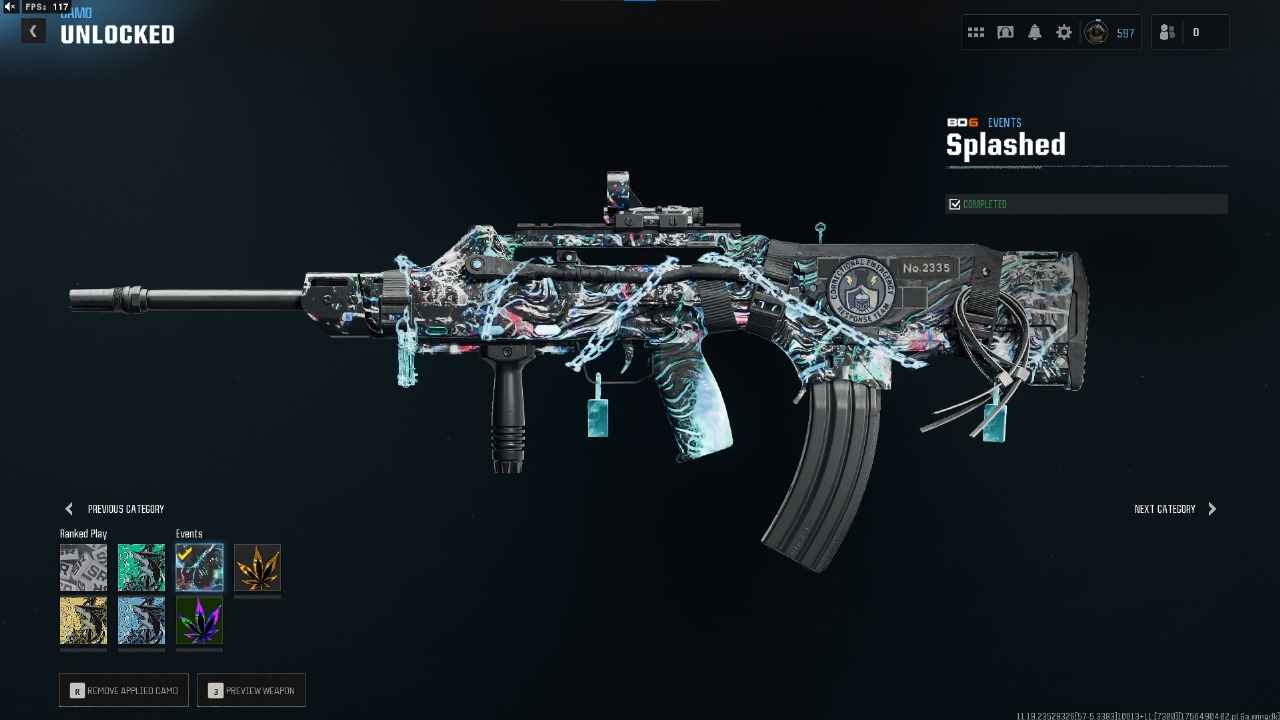This screenshot has width=1280, height=720.
Task: Select the yellow Ranked Play camo
Action: tap(83, 621)
